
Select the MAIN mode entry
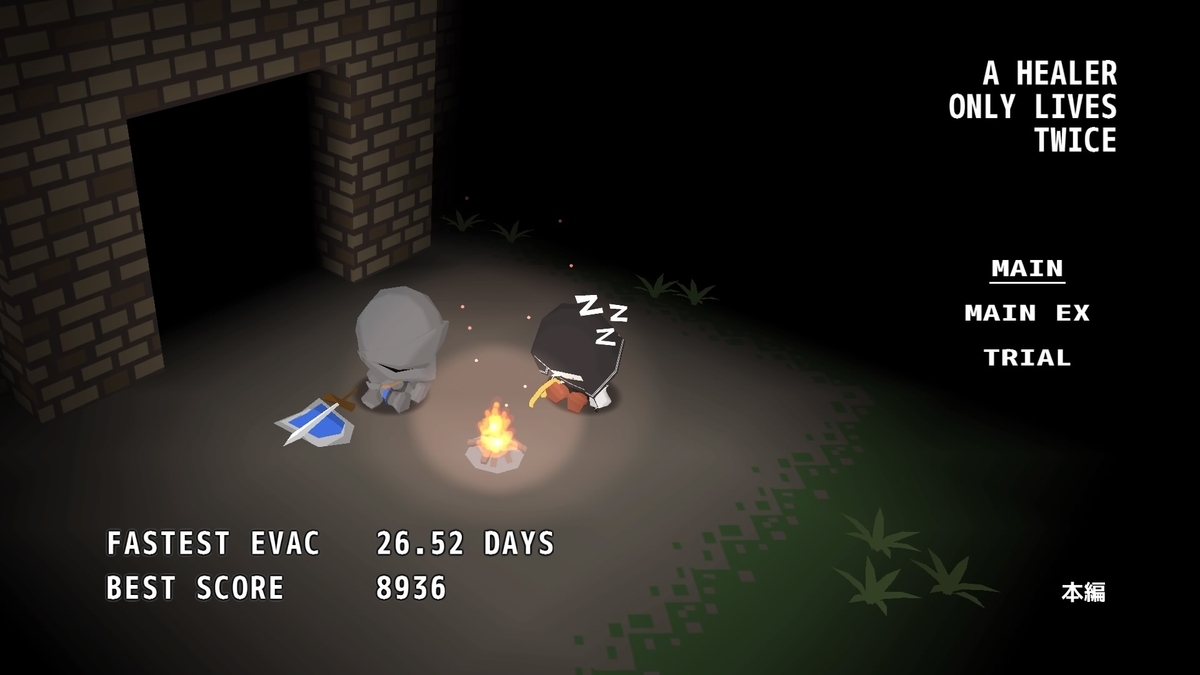pyautogui.click(x=1027, y=269)
